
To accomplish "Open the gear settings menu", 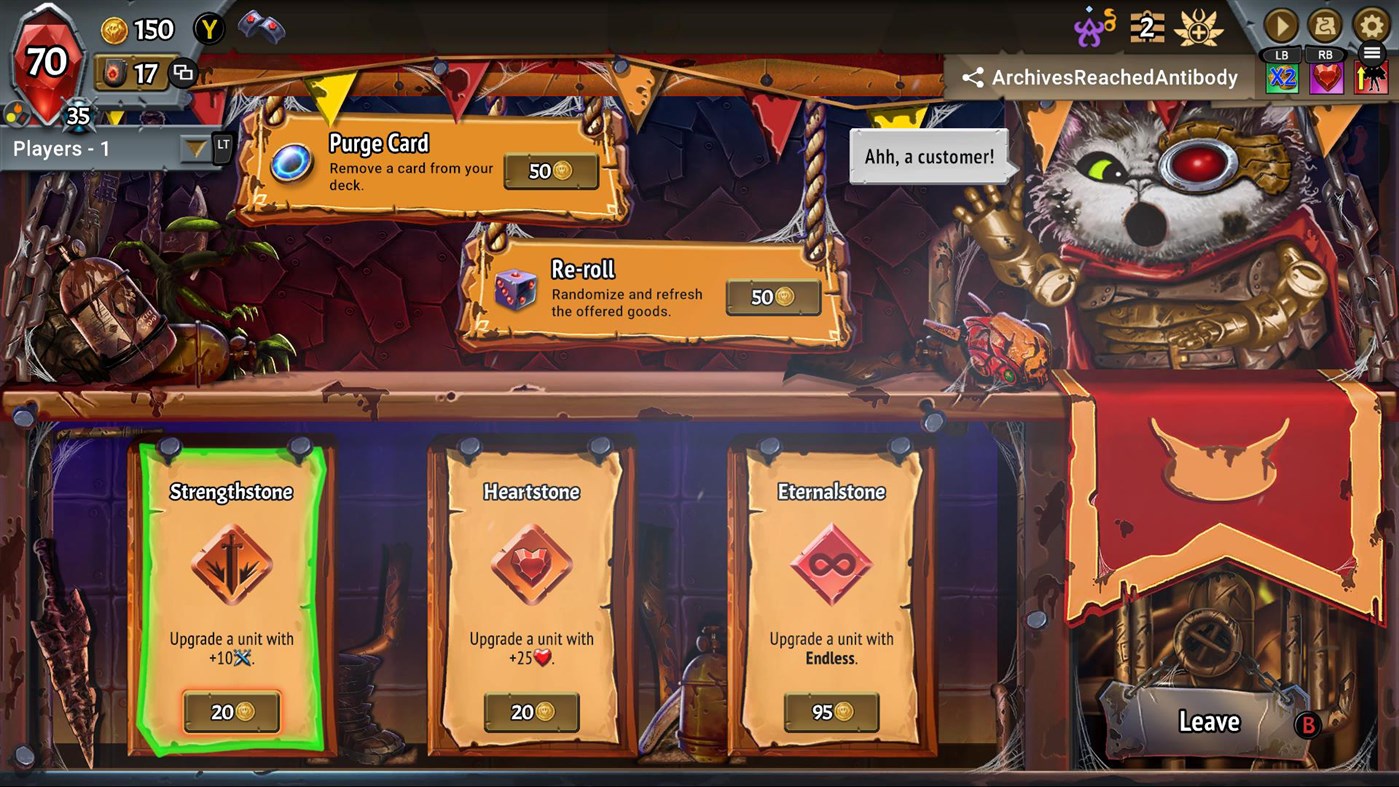I will (x=1371, y=25).
